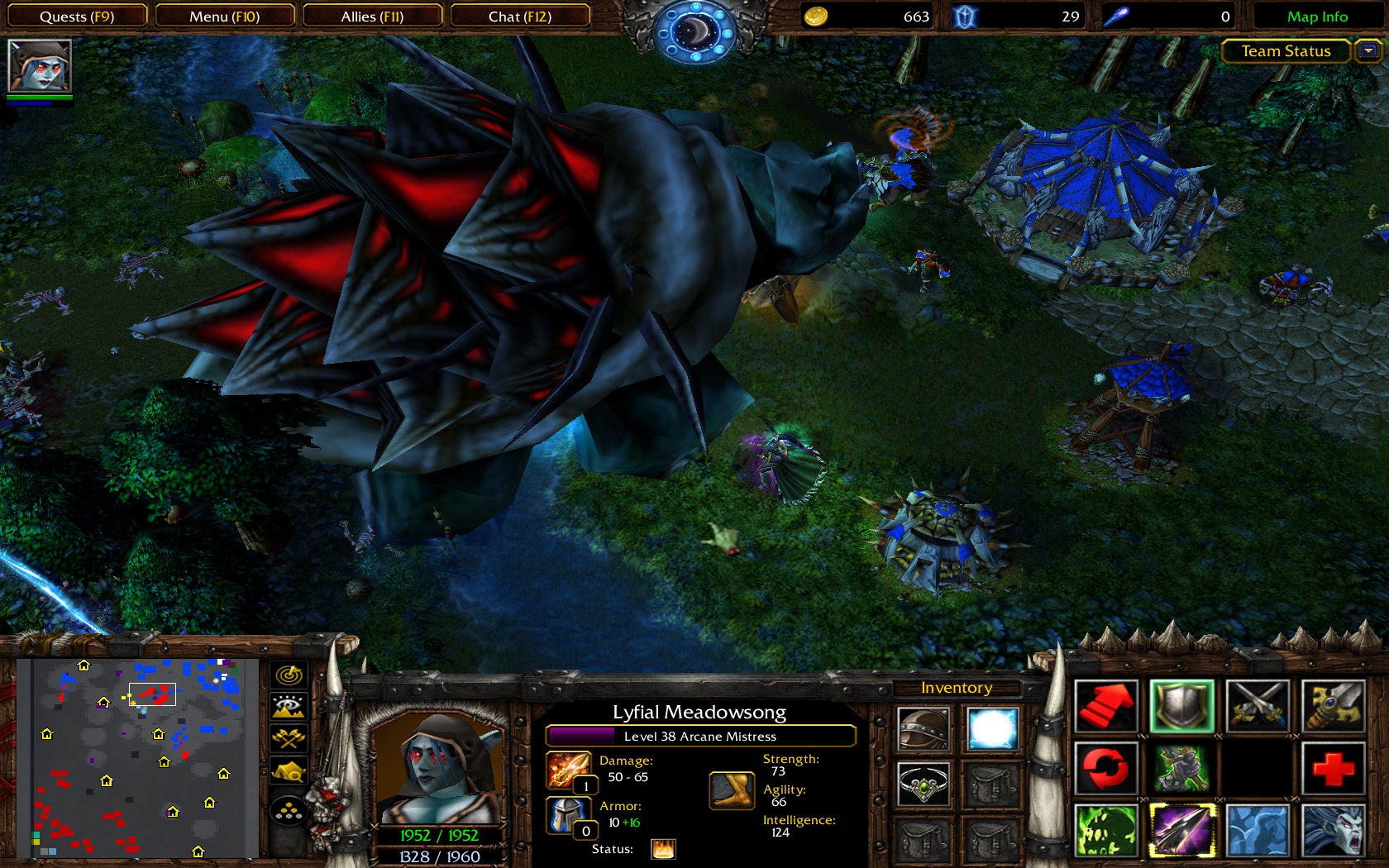The width and height of the screenshot is (1389, 868).
Task: Click on the minimap
Action: pyautogui.click(x=137, y=757)
